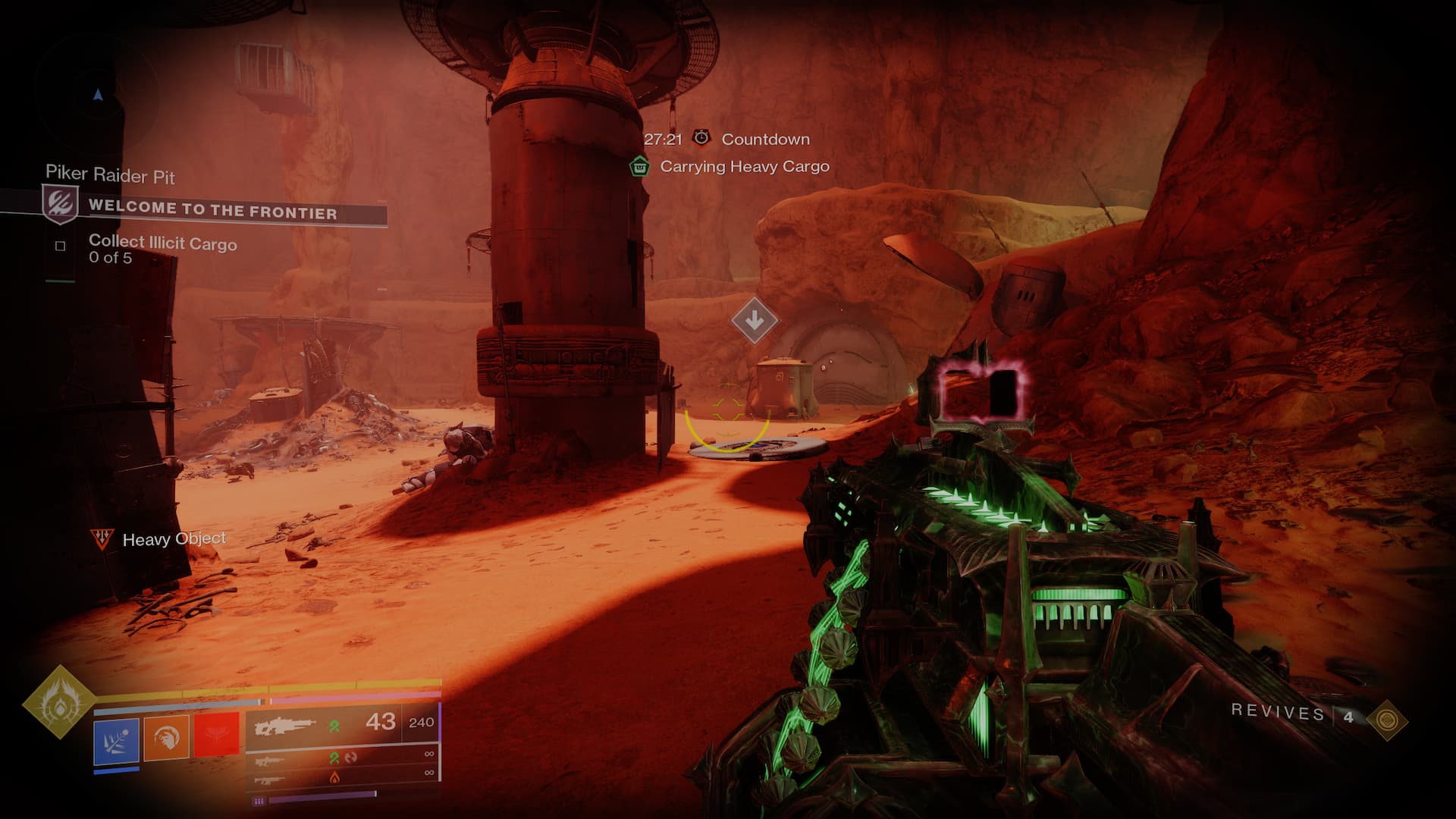Select the down-arrow waypoint marker

(x=754, y=321)
